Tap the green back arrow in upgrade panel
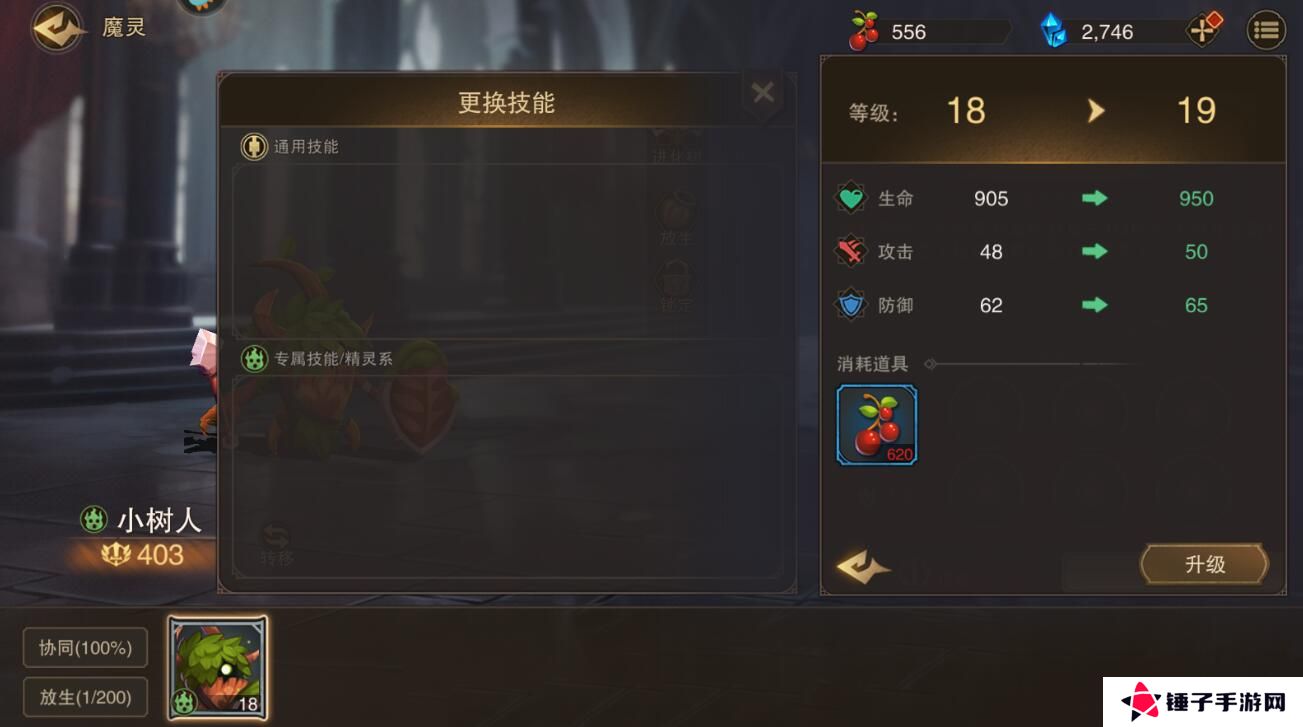The image size is (1303, 727). pos(863,566)
